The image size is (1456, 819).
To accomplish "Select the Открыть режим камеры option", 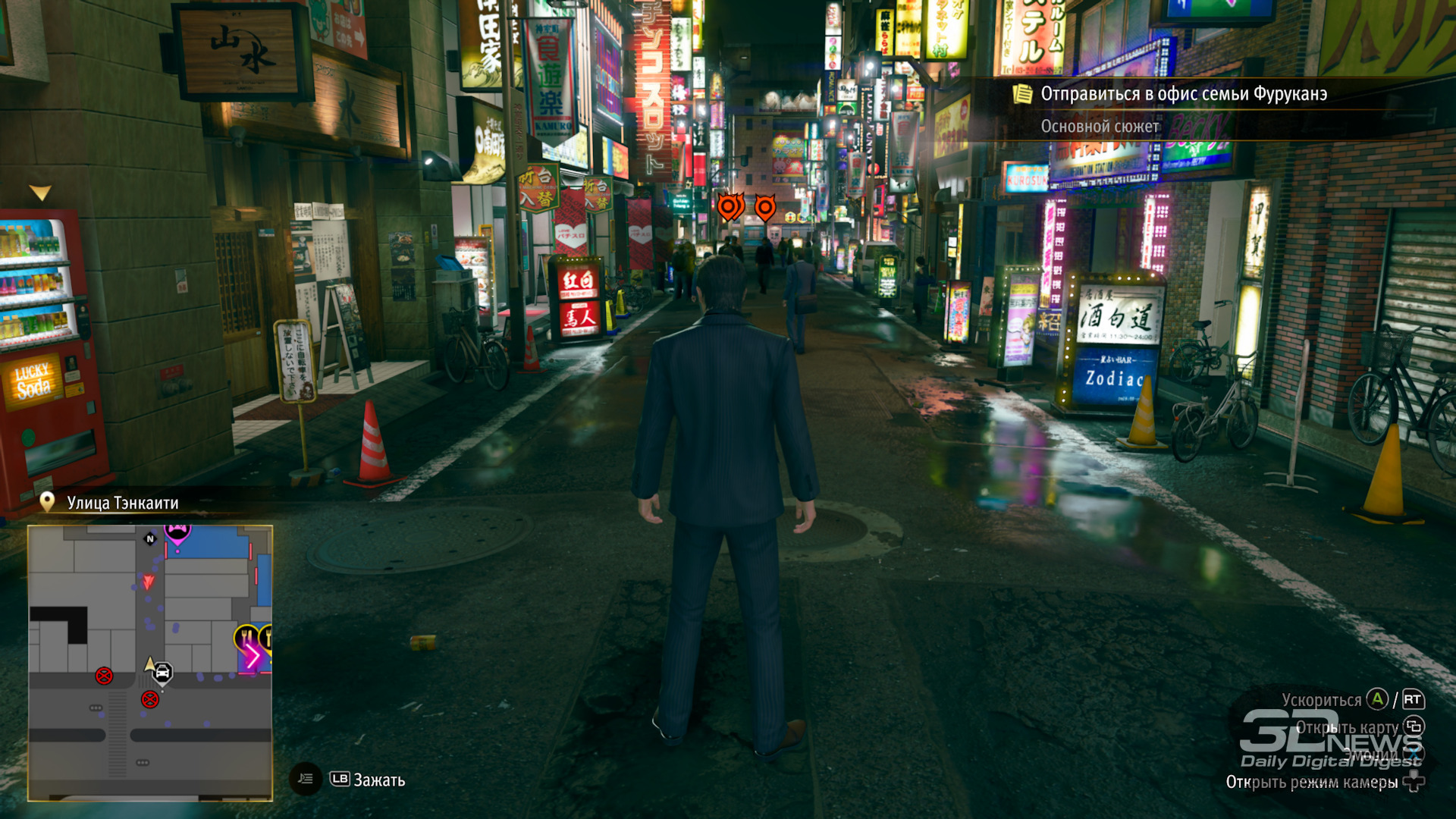I will (x=1311, y=783).
